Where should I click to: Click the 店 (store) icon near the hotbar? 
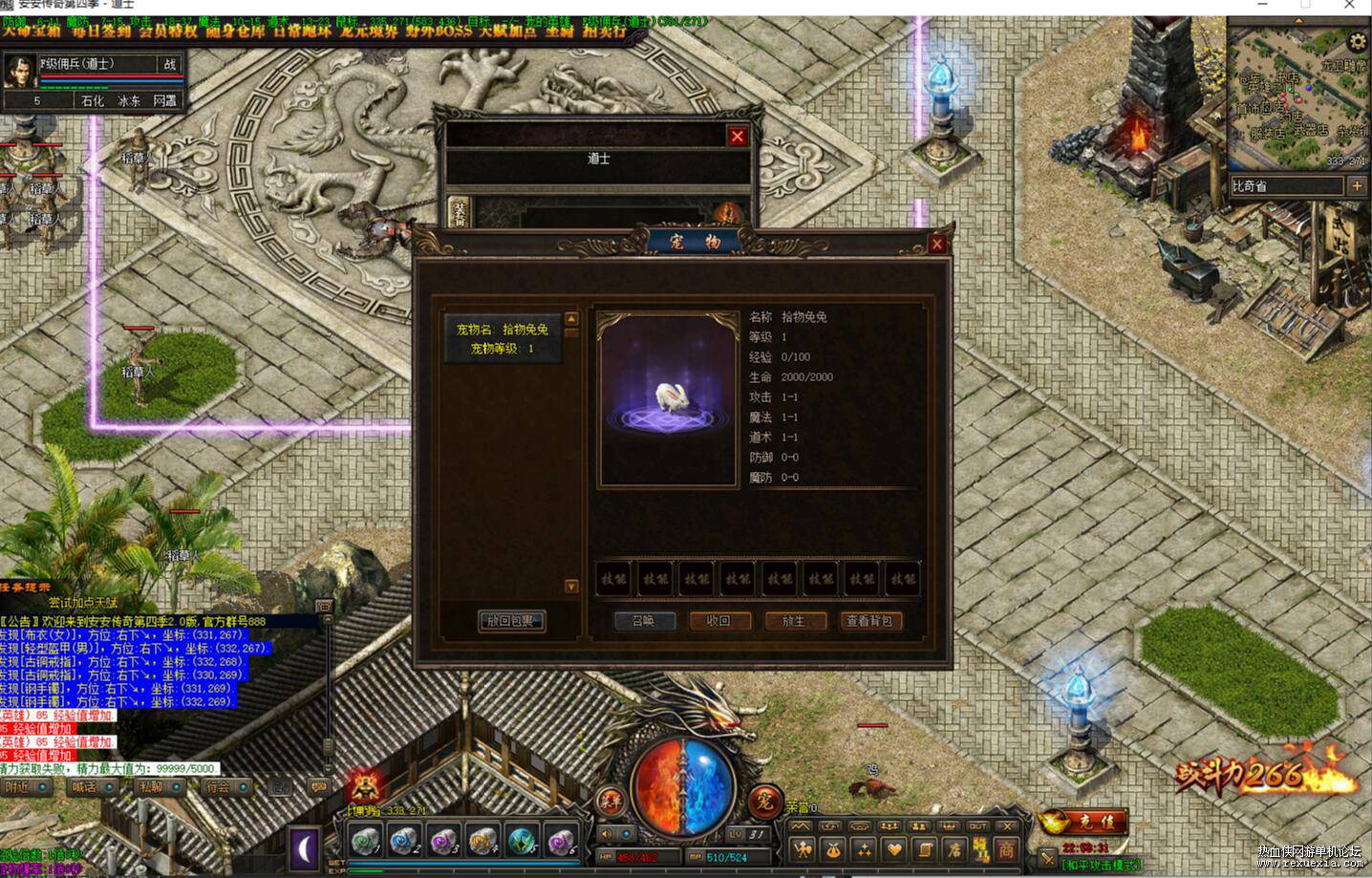956,849
